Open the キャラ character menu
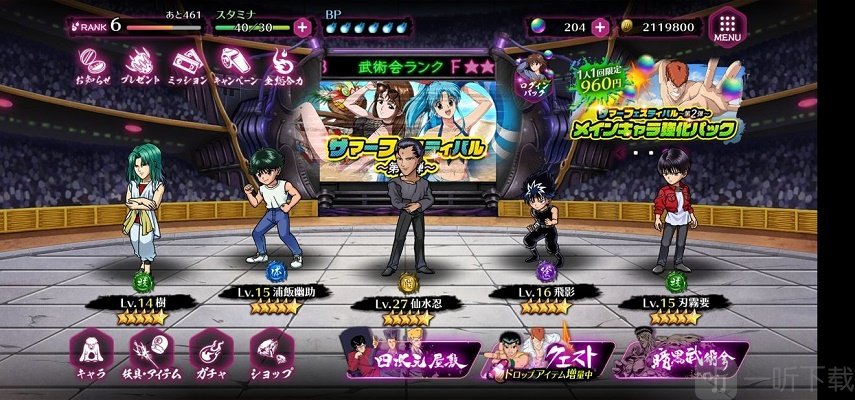The height and width of the screenshot is (400, 855). 92,355
